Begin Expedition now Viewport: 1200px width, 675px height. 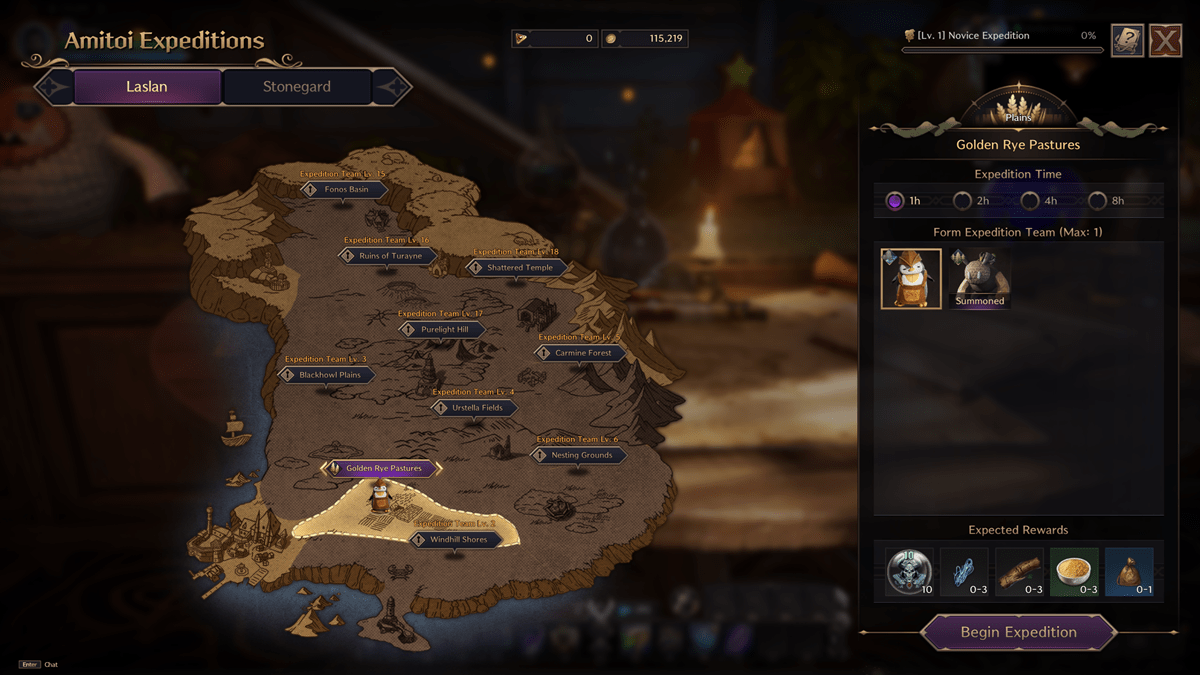(1018, 632)
